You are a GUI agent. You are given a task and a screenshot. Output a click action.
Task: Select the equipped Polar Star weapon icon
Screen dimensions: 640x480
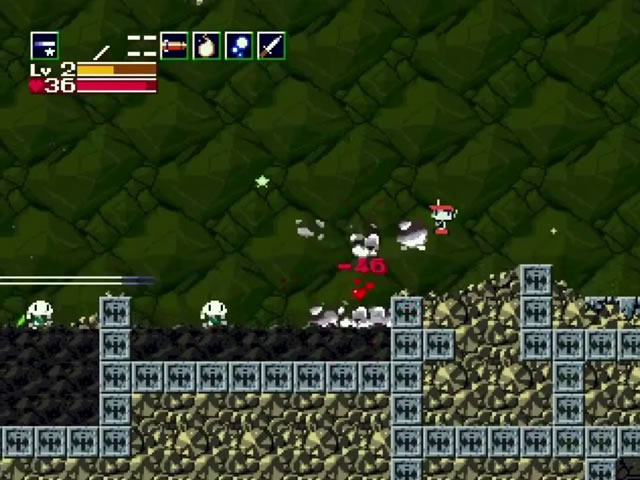(44, 45)
